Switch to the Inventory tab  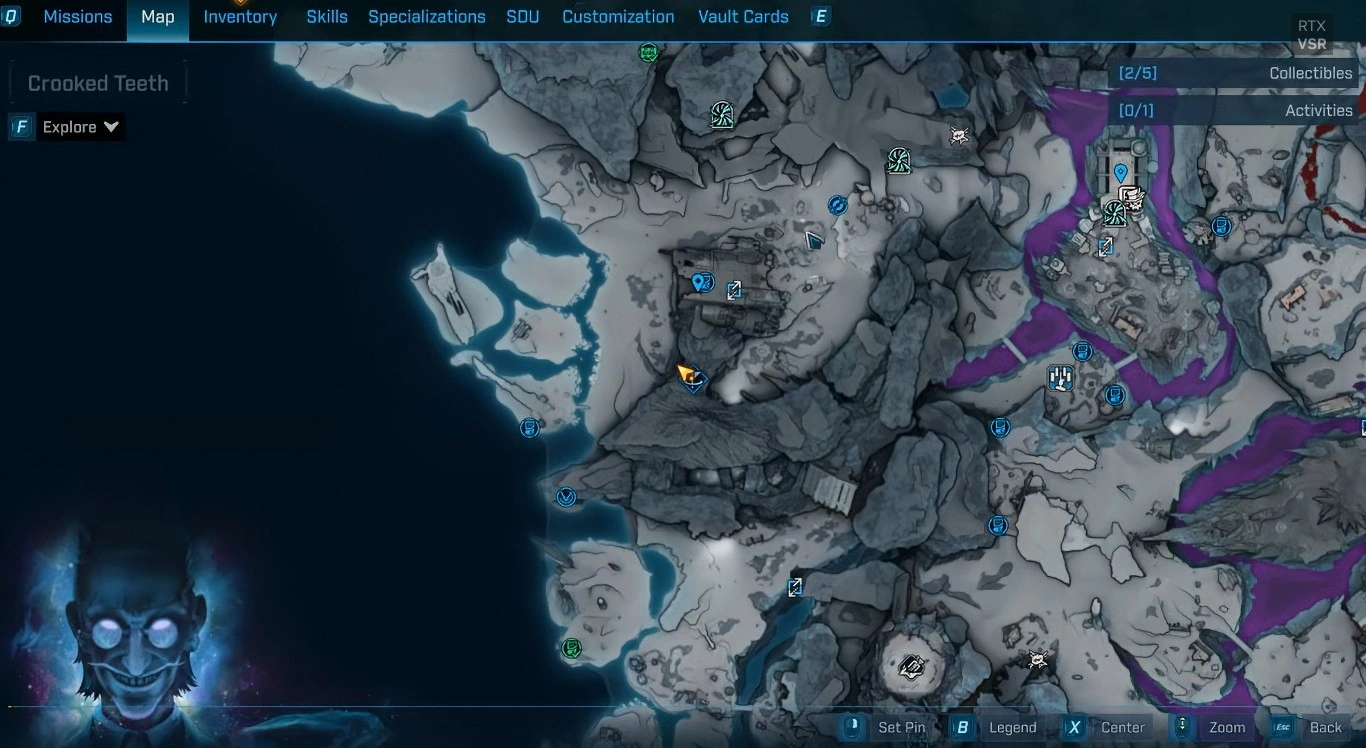click(x=239, y=16)
